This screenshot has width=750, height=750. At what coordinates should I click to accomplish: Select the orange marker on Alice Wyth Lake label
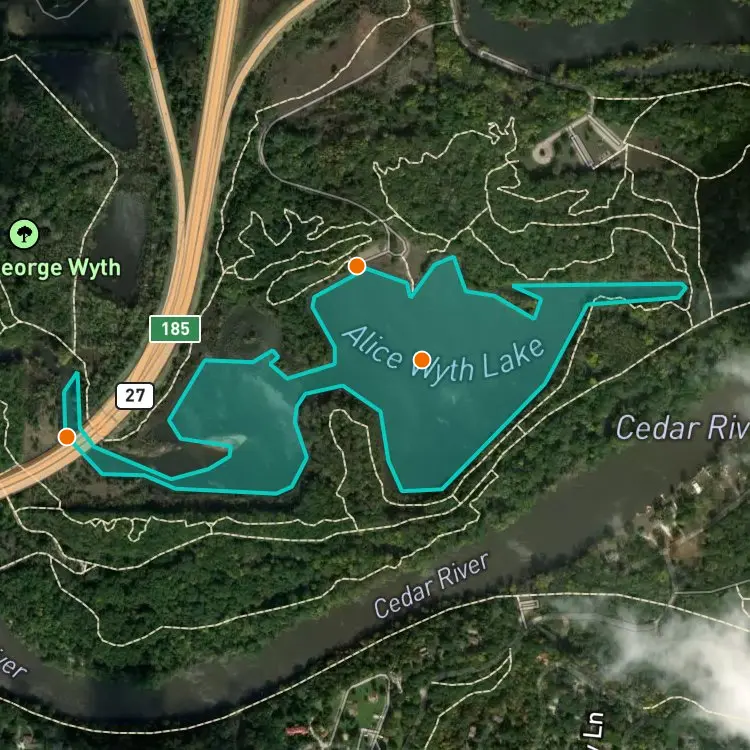[422, 359]
